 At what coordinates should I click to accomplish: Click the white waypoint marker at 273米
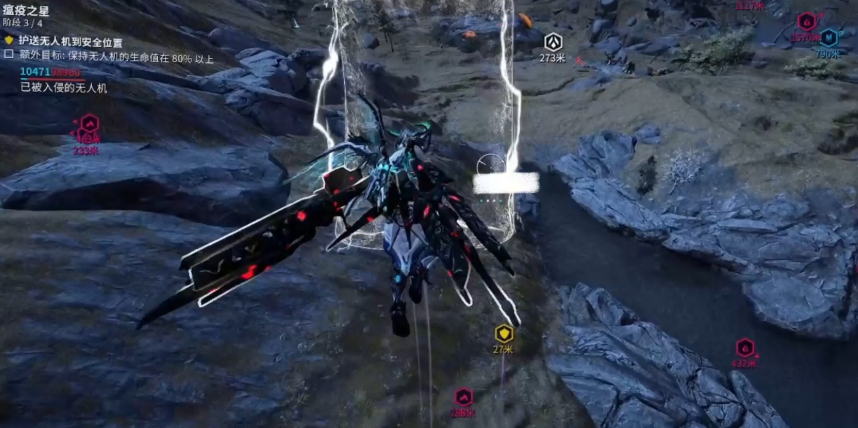(553, 41)
